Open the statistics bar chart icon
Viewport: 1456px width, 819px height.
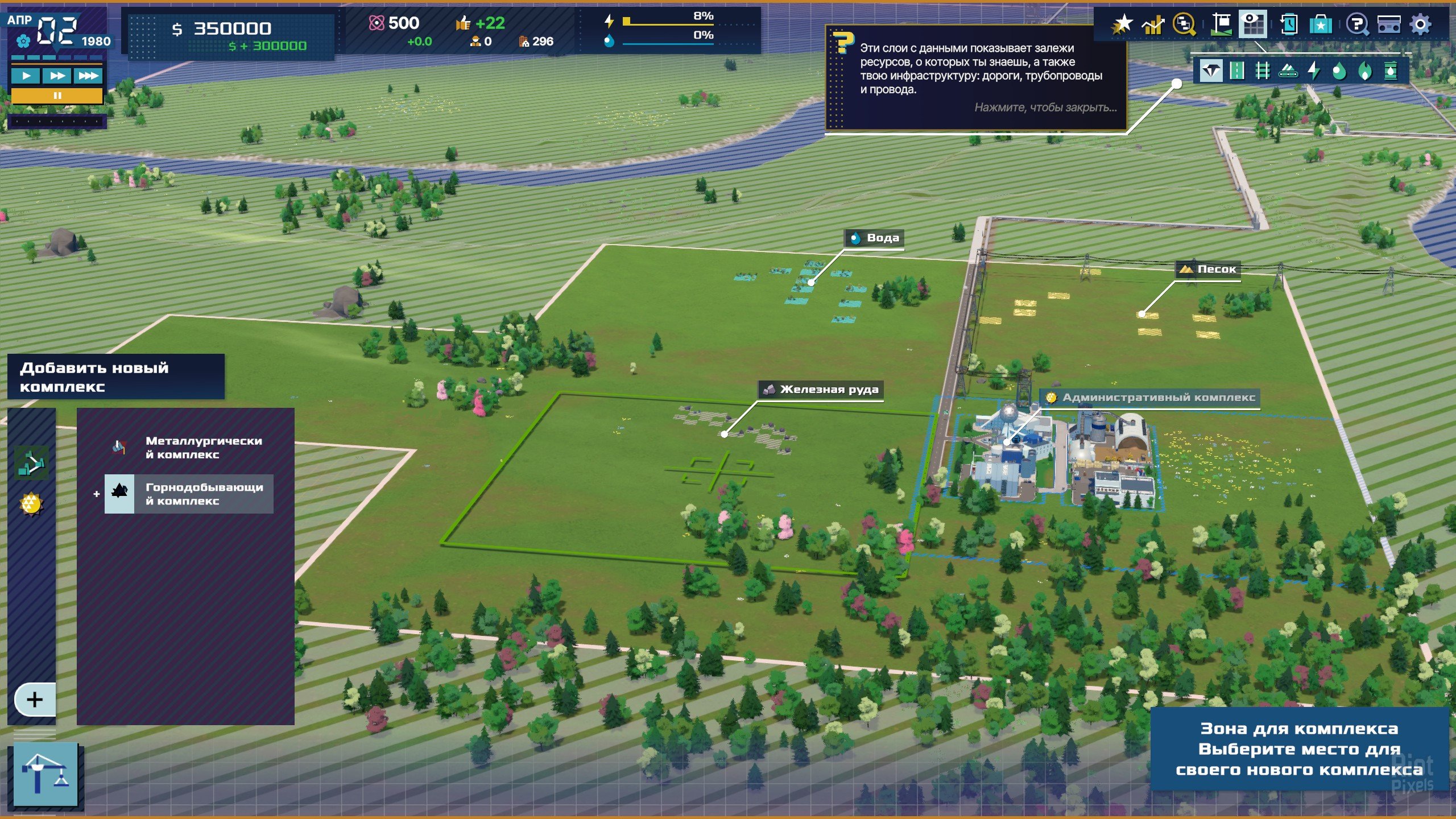1153,24
